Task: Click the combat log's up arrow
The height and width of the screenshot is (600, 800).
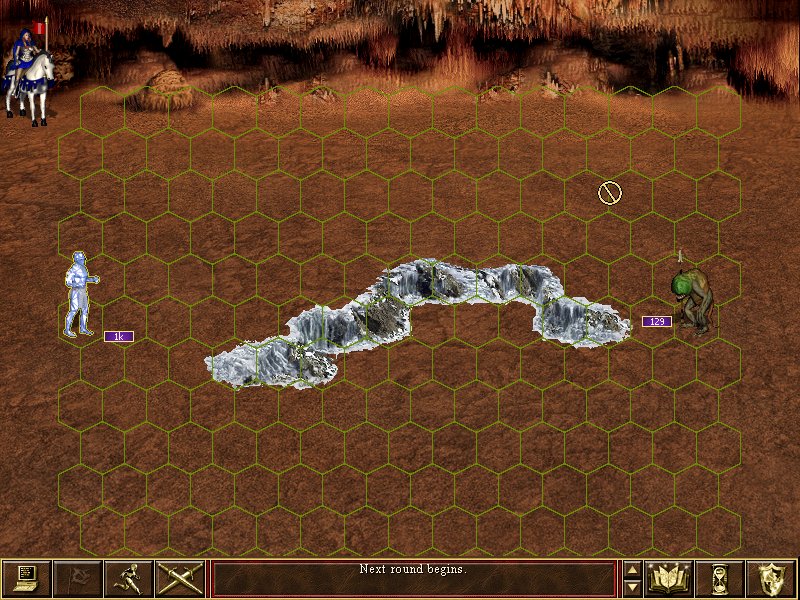Action: pyautogui.click(x=632, y=570)
